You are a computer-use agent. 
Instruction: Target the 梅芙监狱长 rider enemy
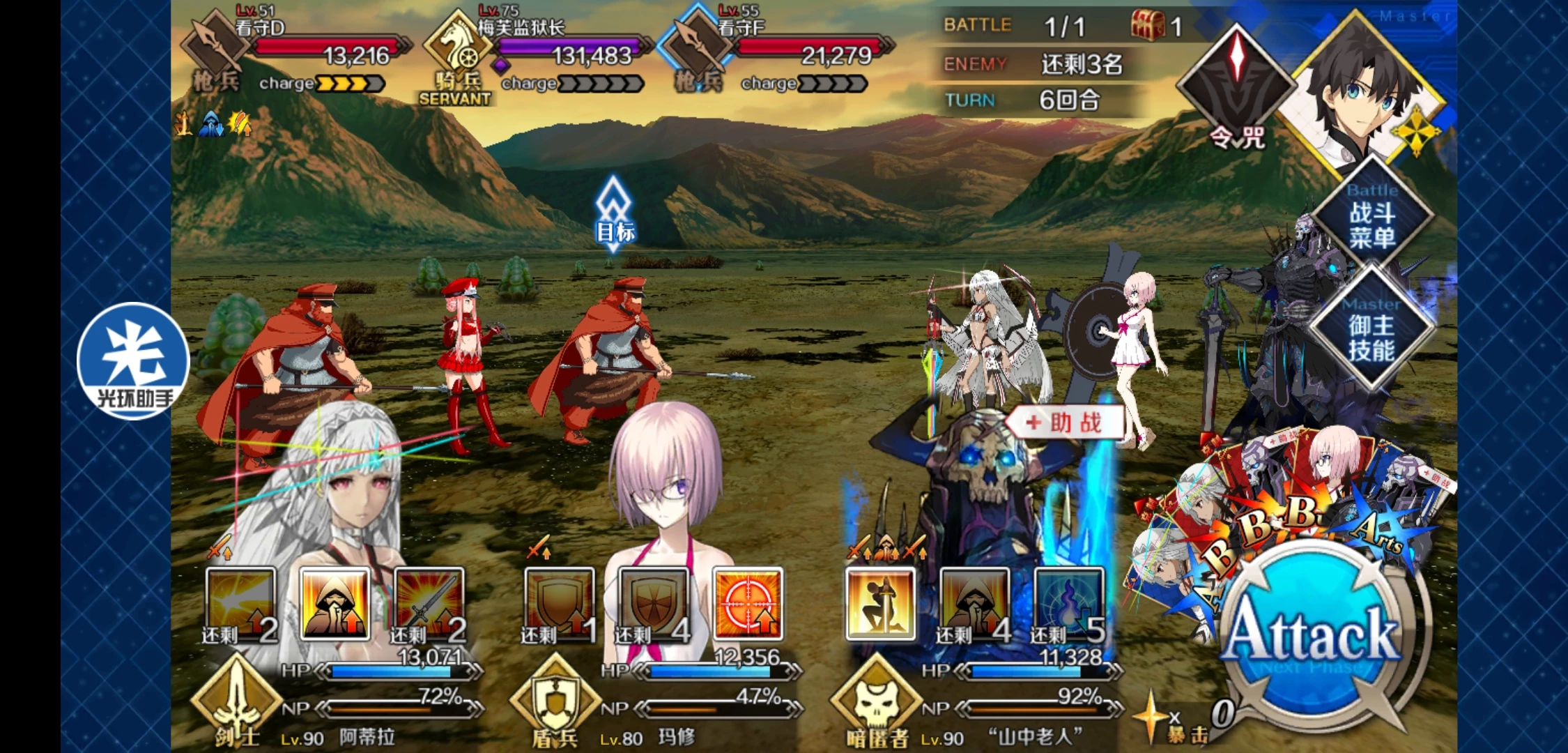pos(537,52)
